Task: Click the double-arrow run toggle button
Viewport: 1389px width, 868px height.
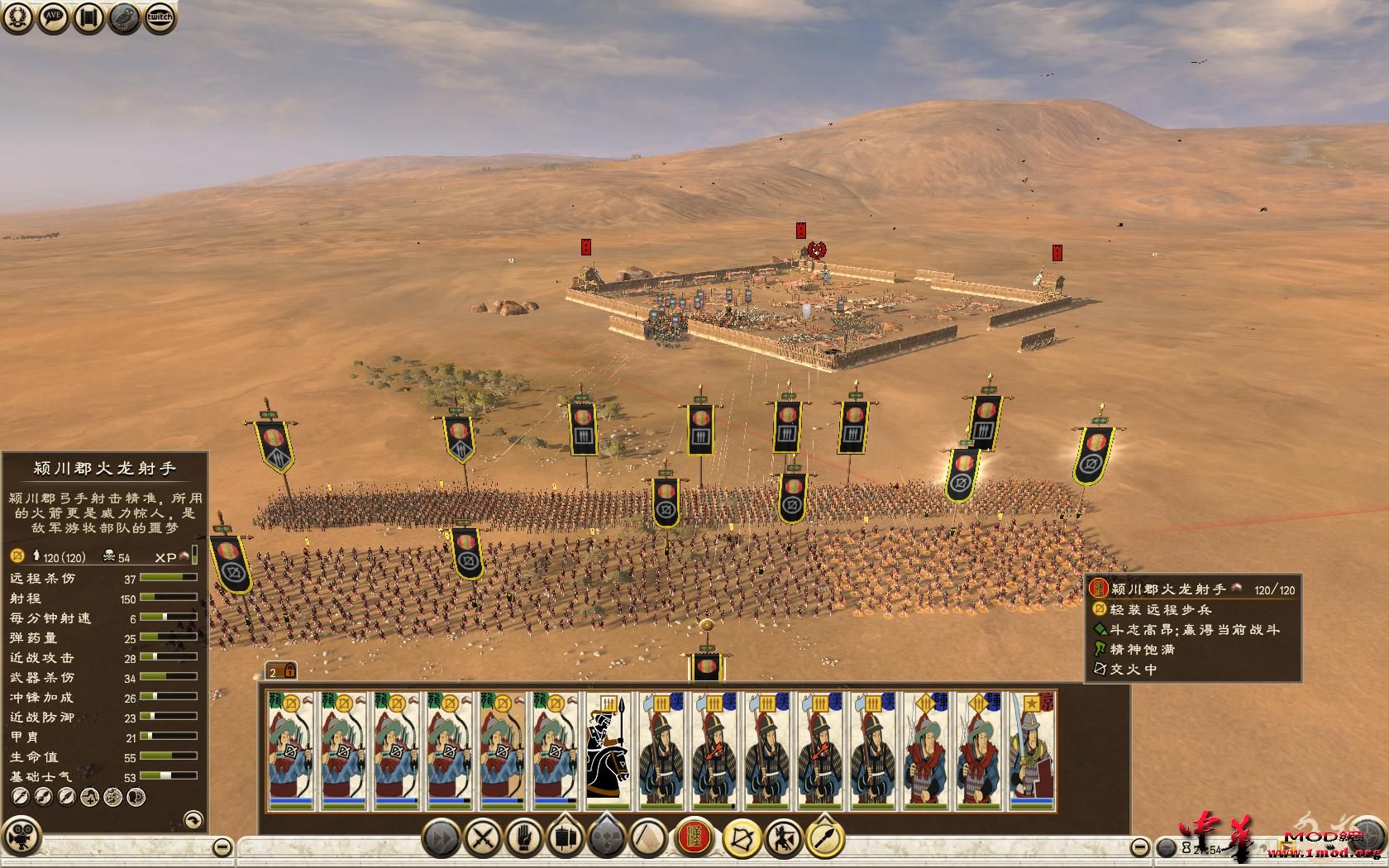Action: pyautogui.click(x=442, y=838)
